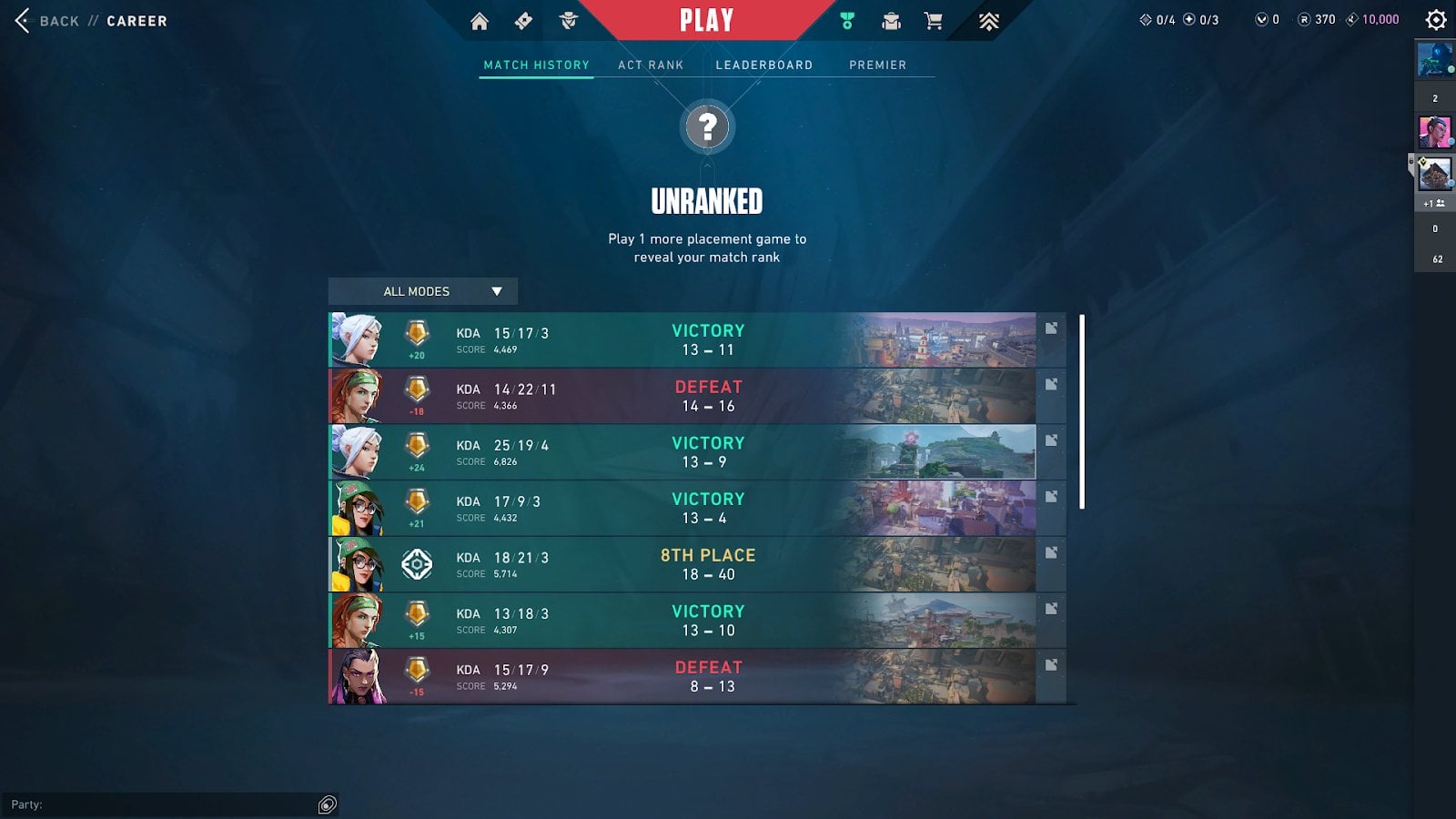Open the settings gear icon
The image size is (1456, 819).
coord(1436,20)
